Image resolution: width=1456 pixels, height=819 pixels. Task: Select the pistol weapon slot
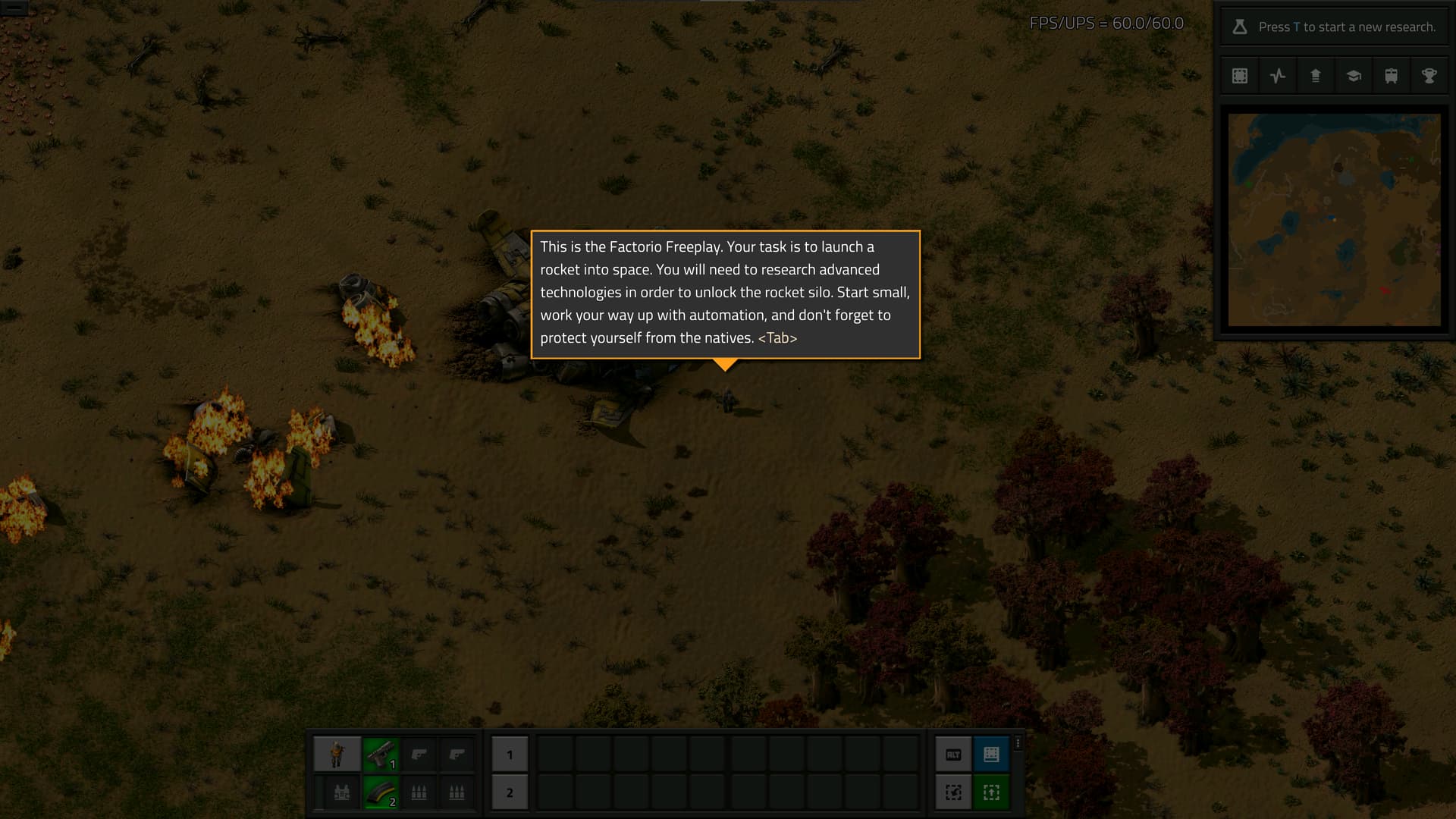(381, 755)
